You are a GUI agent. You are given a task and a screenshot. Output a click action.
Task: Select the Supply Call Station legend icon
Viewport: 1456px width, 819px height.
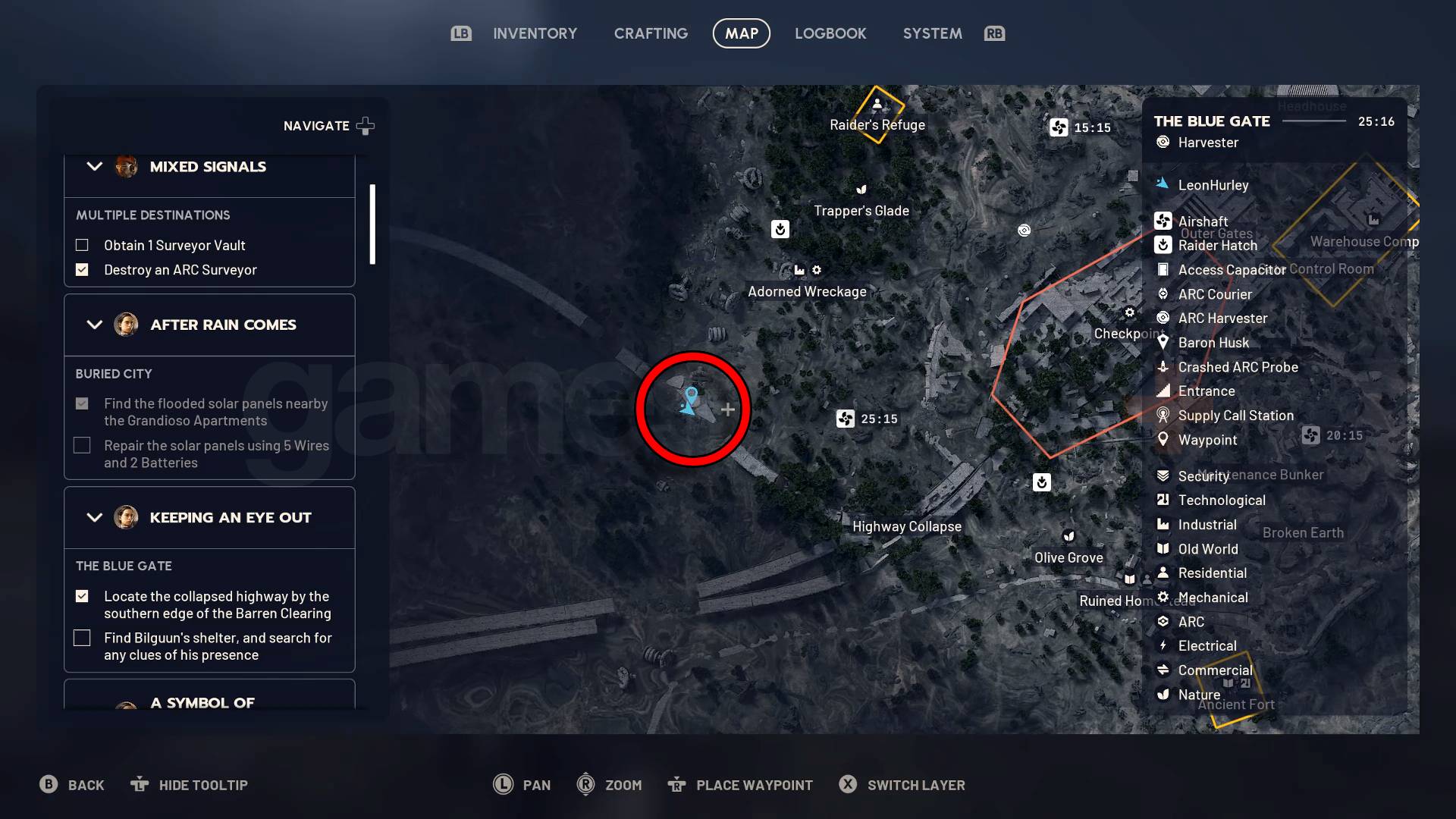tap(1164, 415)
